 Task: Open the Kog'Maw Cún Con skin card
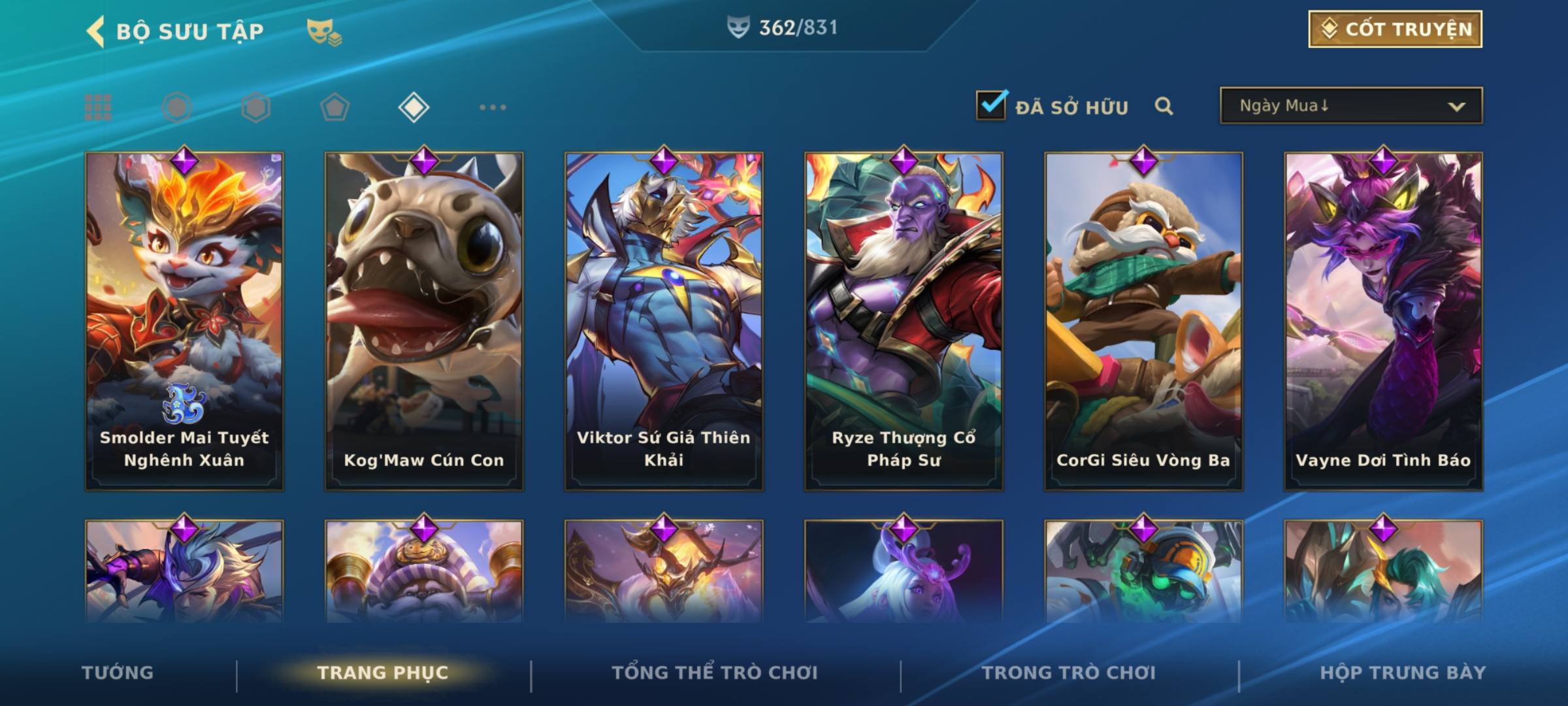(424, 320)
